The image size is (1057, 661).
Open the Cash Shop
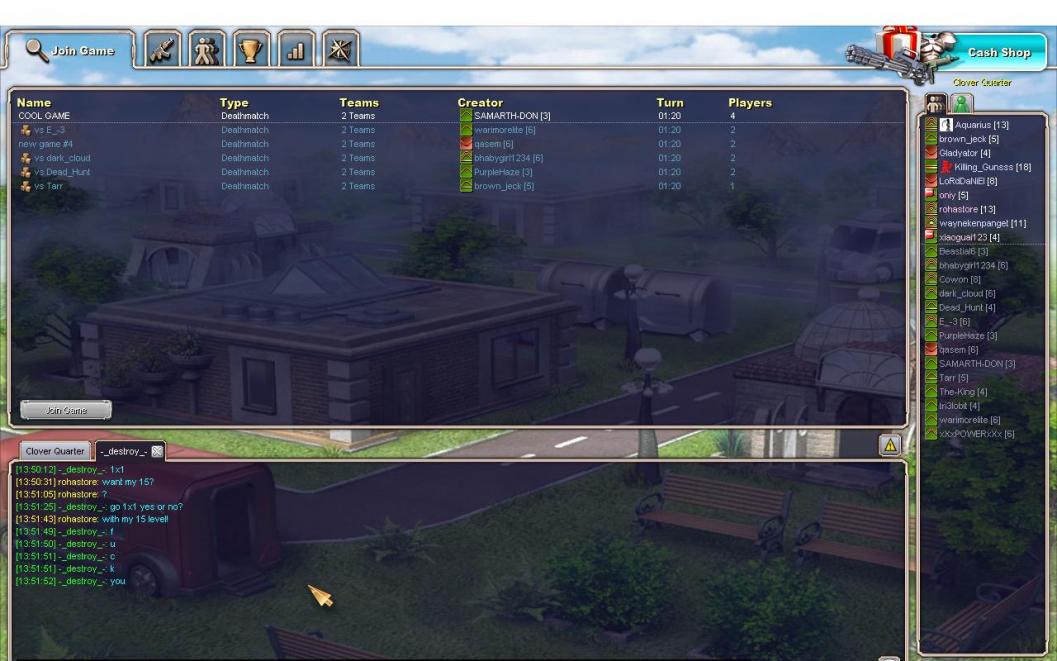coord(997,53)
